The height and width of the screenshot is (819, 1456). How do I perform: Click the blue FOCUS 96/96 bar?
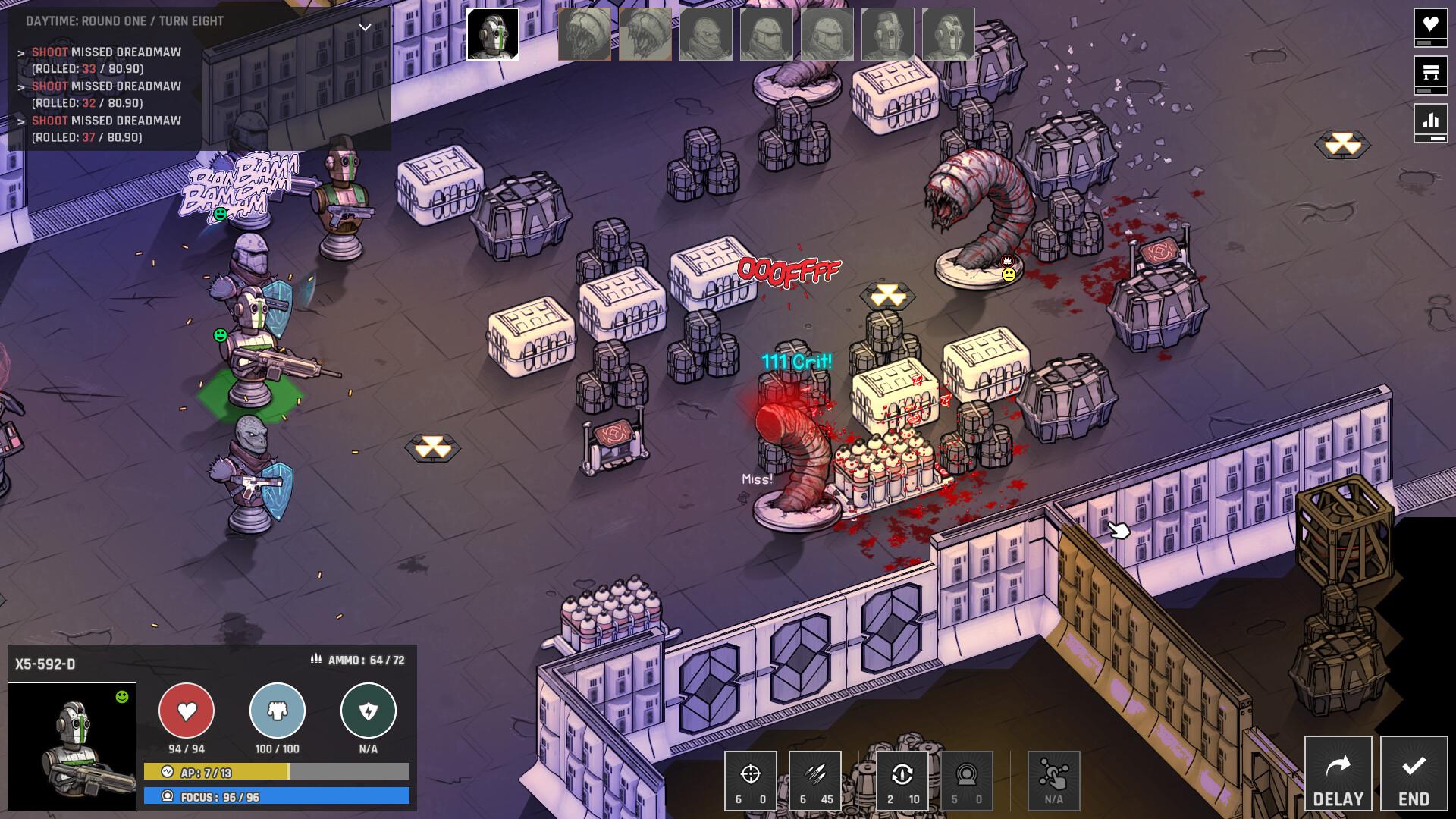point(216,795)
